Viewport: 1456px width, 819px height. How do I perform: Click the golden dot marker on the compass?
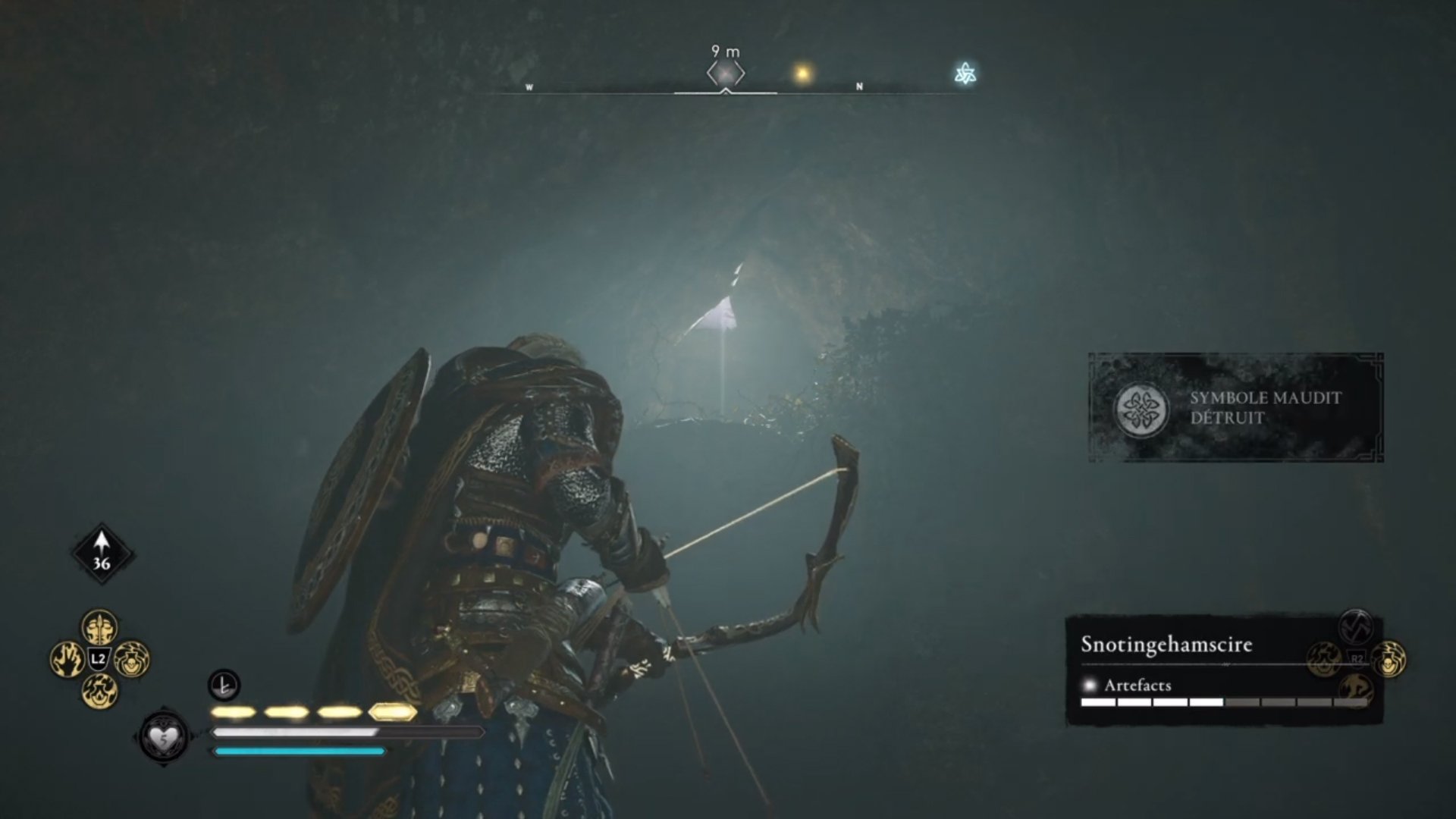pyautogui.click(x=802, y=71)
